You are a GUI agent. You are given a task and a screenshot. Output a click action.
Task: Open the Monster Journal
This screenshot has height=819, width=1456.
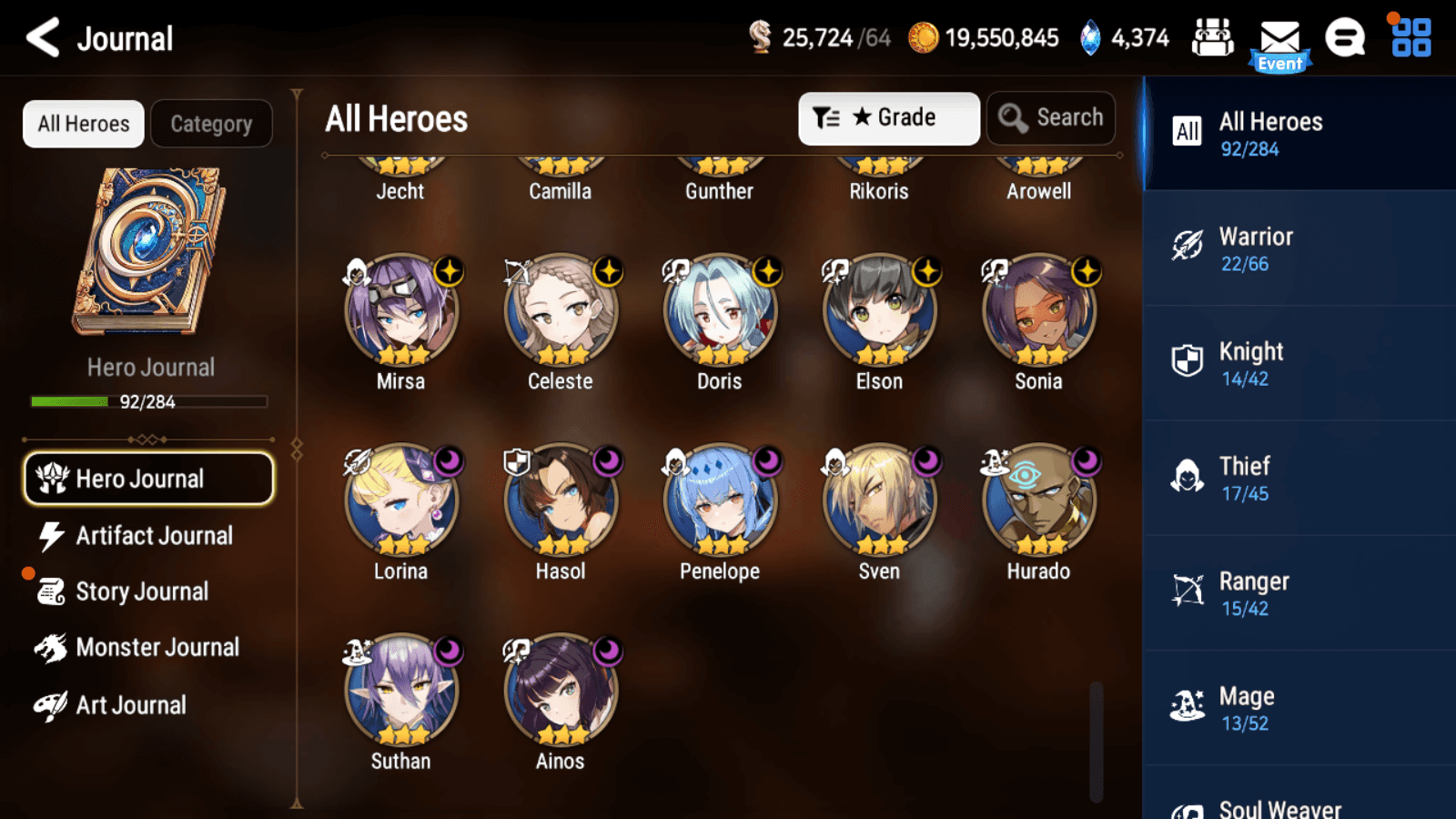tap(157, 648)
